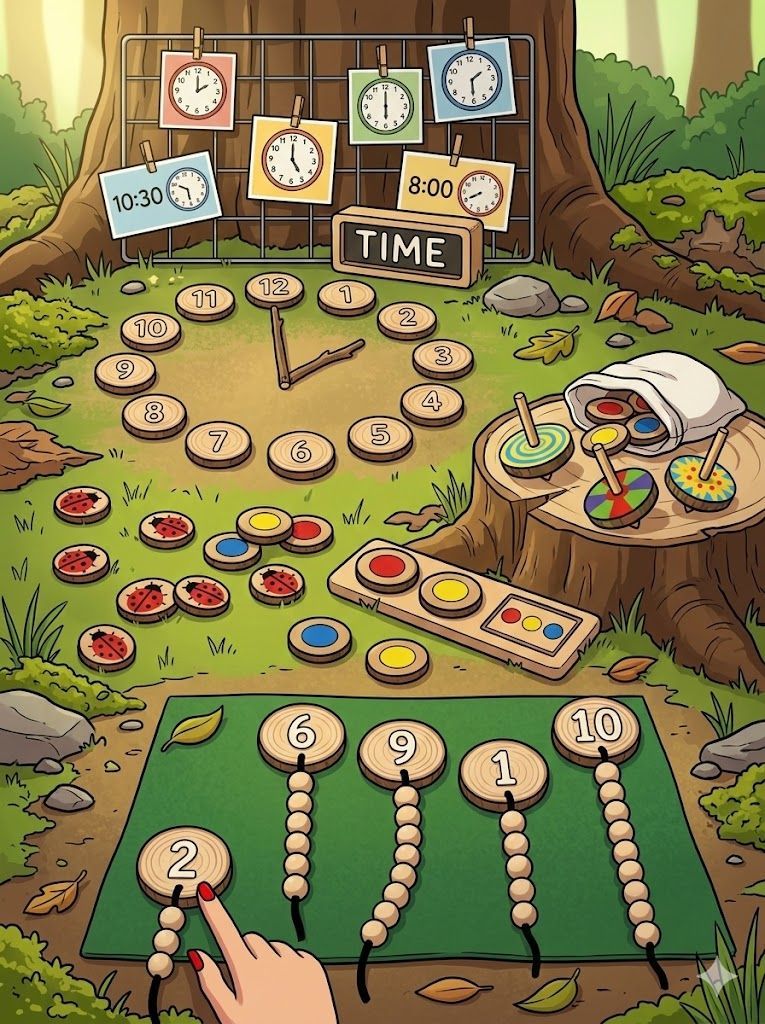765x1024 pixels.
Task: Select the number 12 clock disc
Action: [274, 289]
